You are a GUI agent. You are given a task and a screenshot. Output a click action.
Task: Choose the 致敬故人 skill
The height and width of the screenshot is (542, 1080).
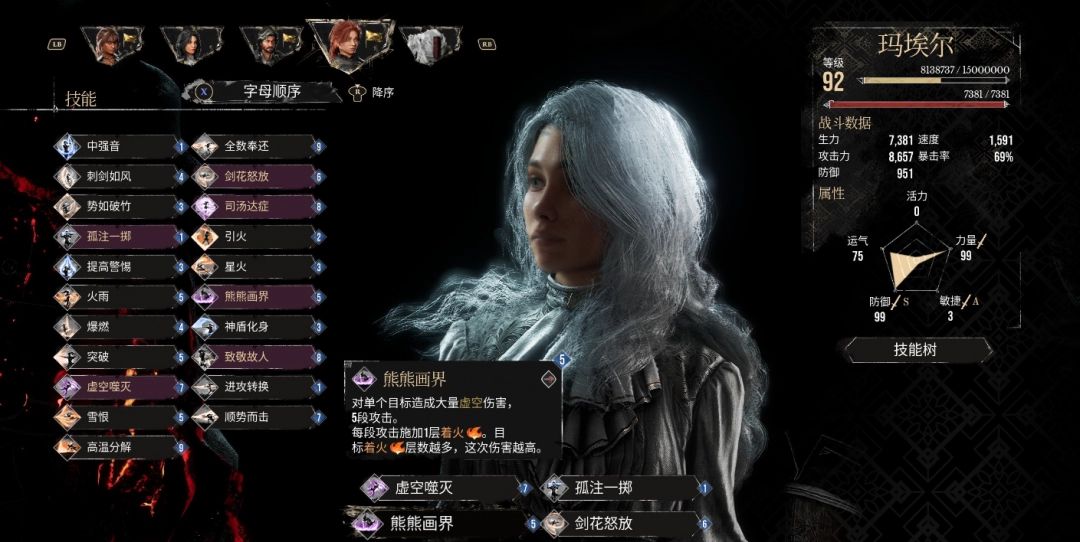pos(256,356)
